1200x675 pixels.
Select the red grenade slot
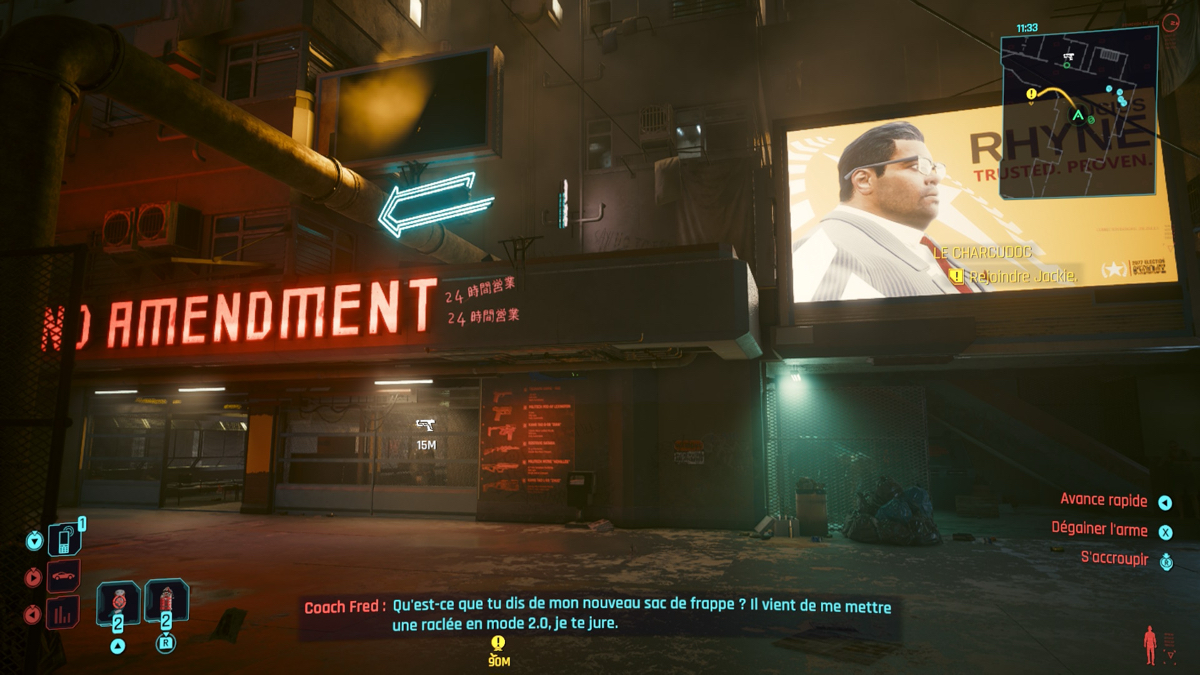point(166,603)
